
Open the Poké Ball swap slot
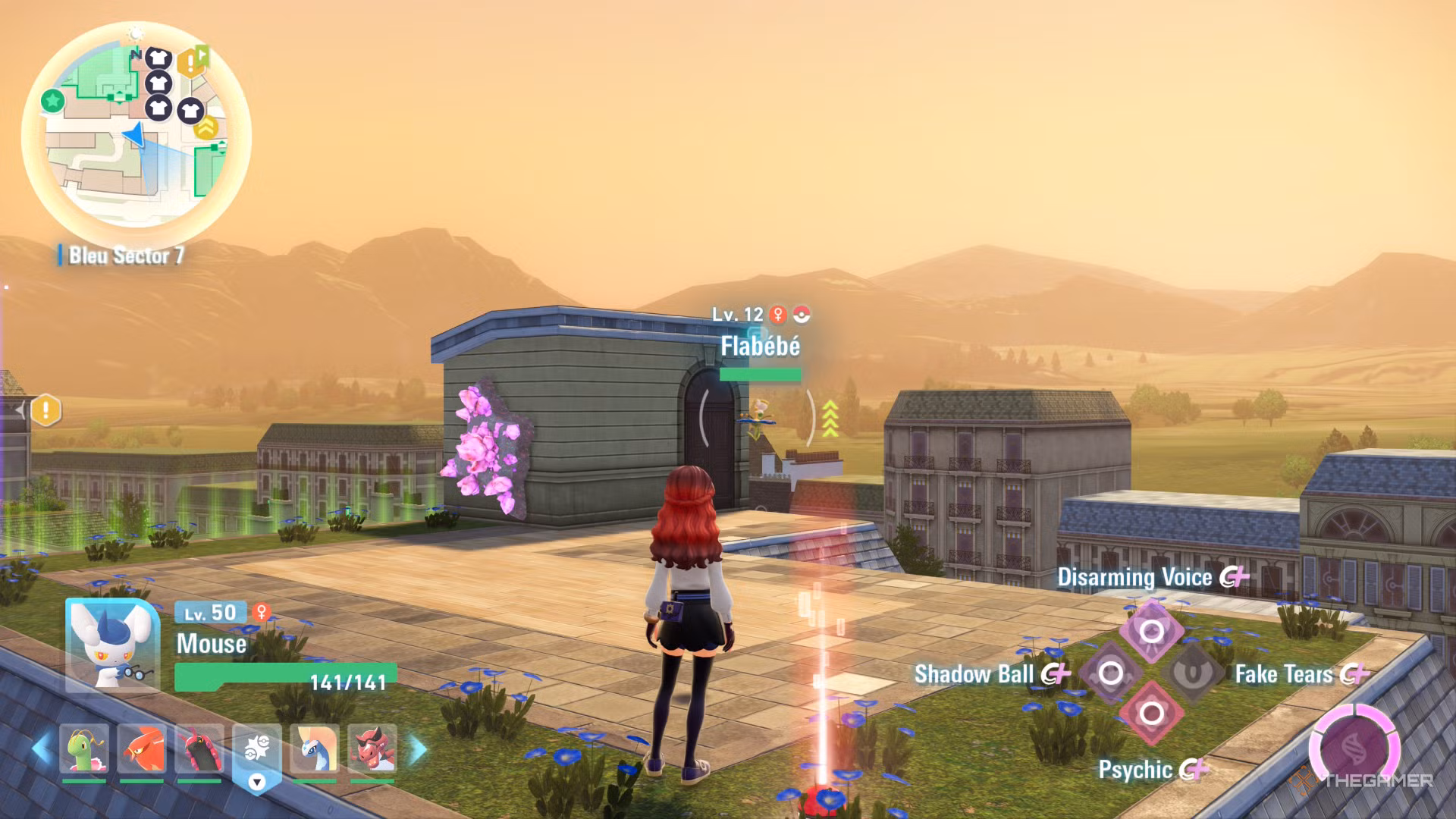pos(257,751)
